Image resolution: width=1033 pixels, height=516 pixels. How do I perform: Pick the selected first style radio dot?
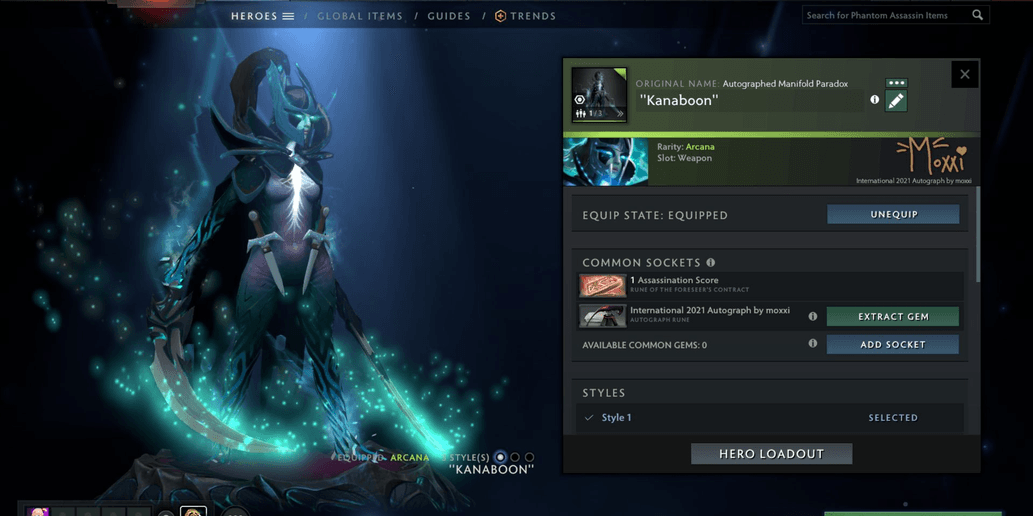500,457
